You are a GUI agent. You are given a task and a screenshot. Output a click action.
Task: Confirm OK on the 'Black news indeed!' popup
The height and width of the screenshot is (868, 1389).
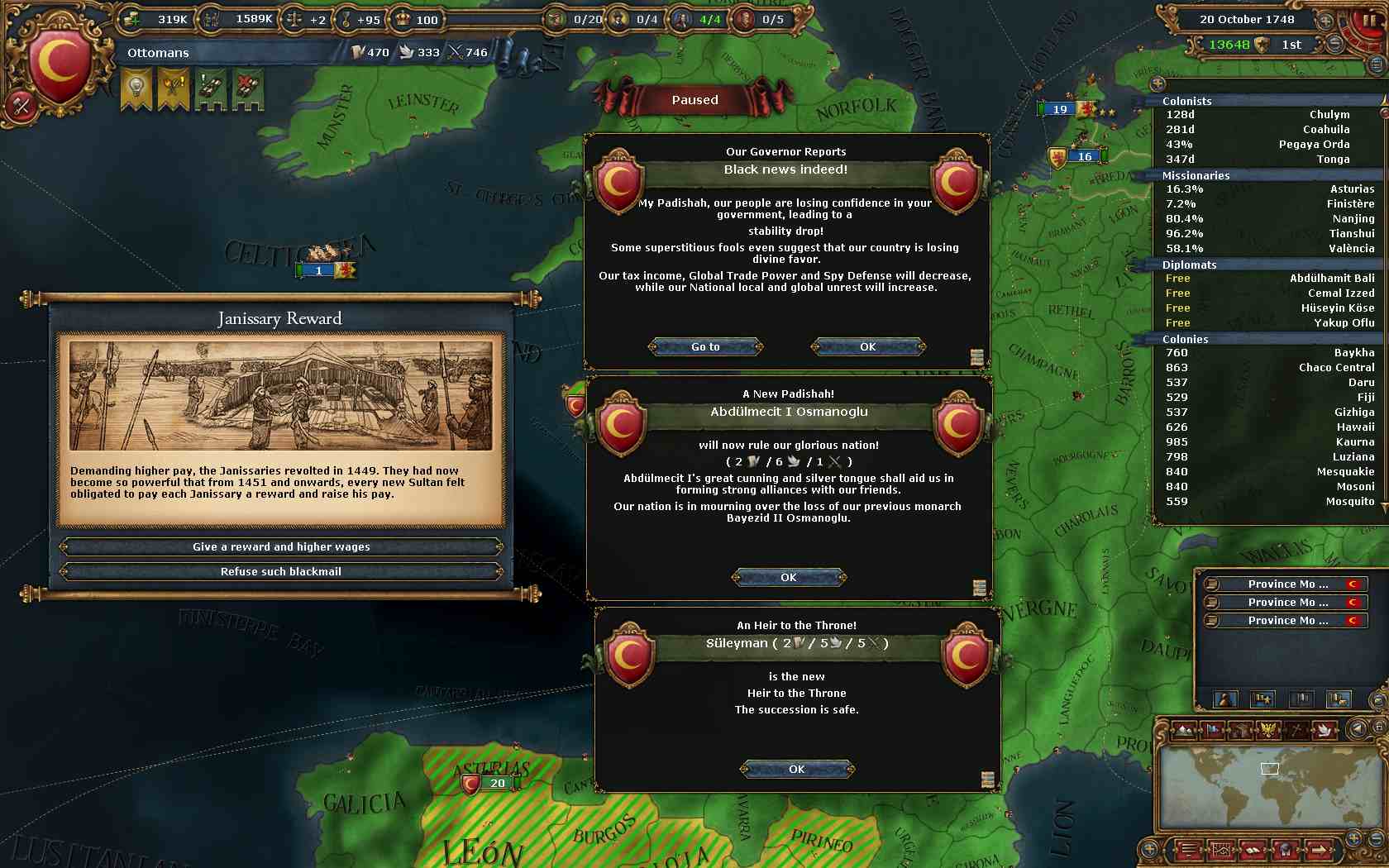[x=867, y=347]
